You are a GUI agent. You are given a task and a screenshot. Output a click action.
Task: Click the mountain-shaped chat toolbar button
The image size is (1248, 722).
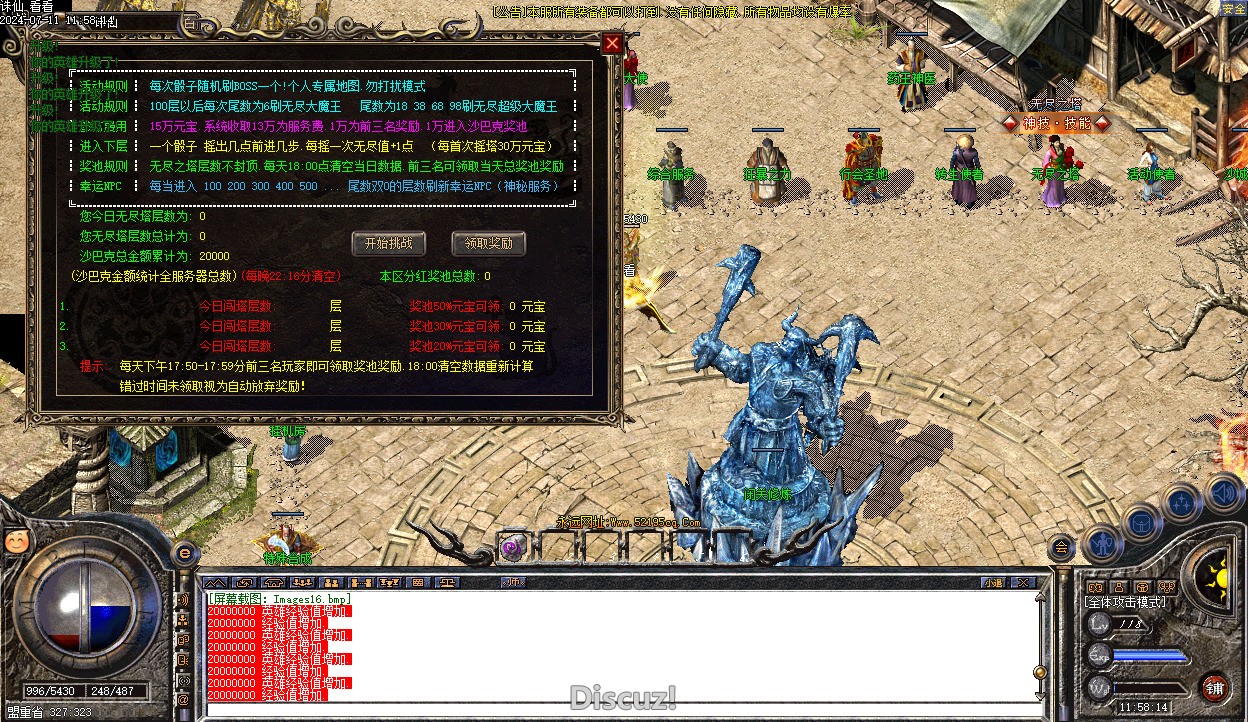tap(214, 582)
